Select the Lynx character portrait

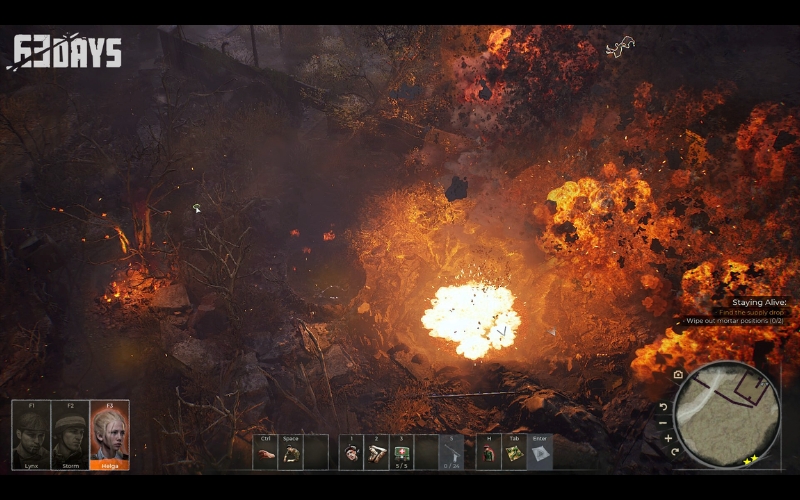(31, 436)
